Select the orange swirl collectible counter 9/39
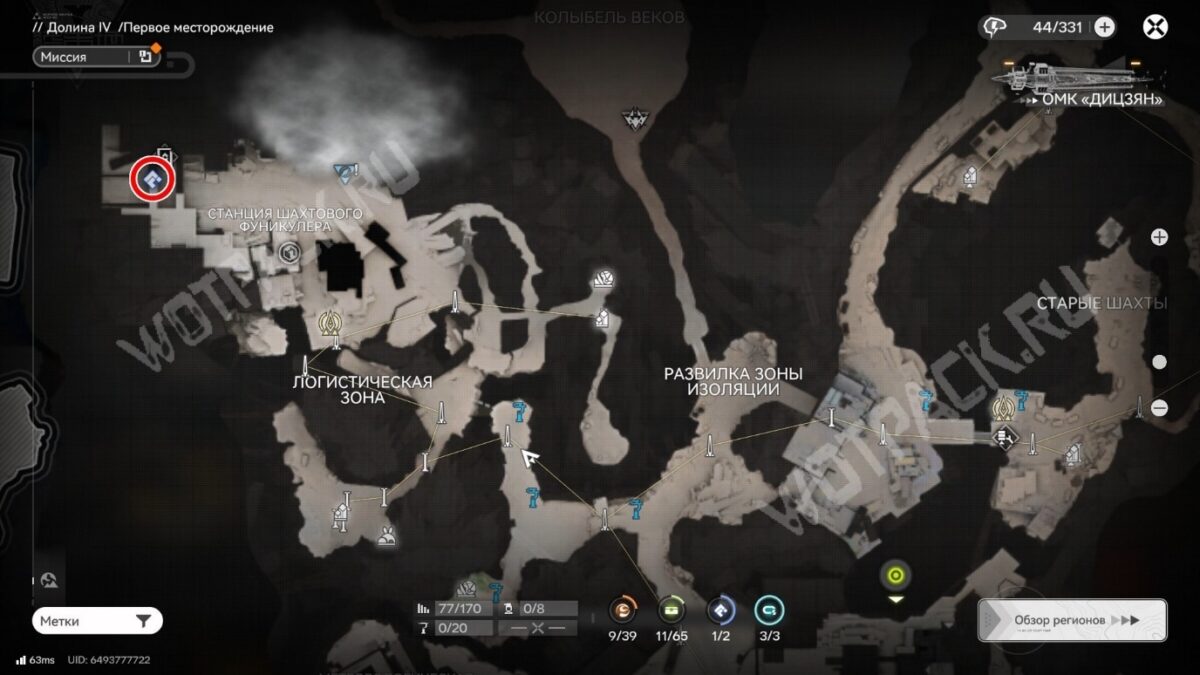1200x675 pixels. (x=625, y=609)
